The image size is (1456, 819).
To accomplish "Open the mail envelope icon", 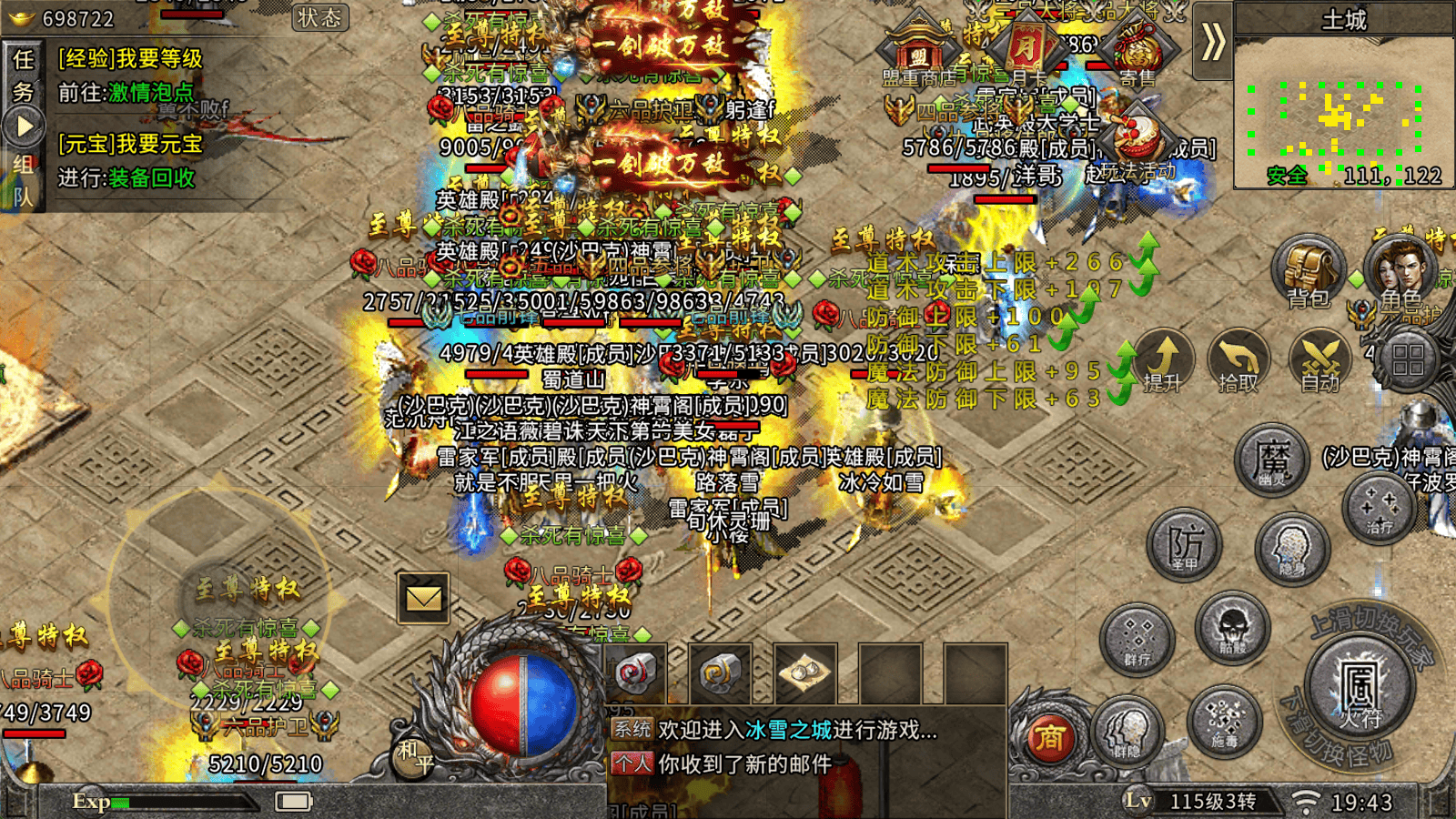I will (423, 598).
